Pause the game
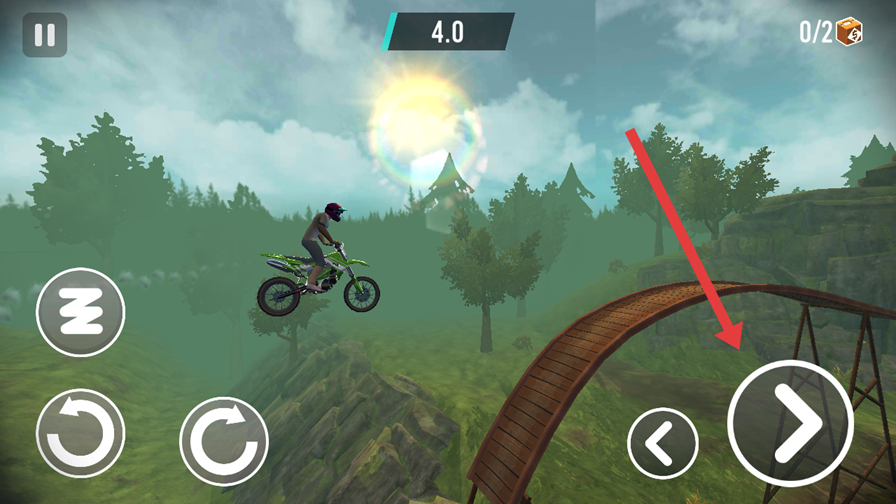The image size is (896, 504). pos(45,34)
